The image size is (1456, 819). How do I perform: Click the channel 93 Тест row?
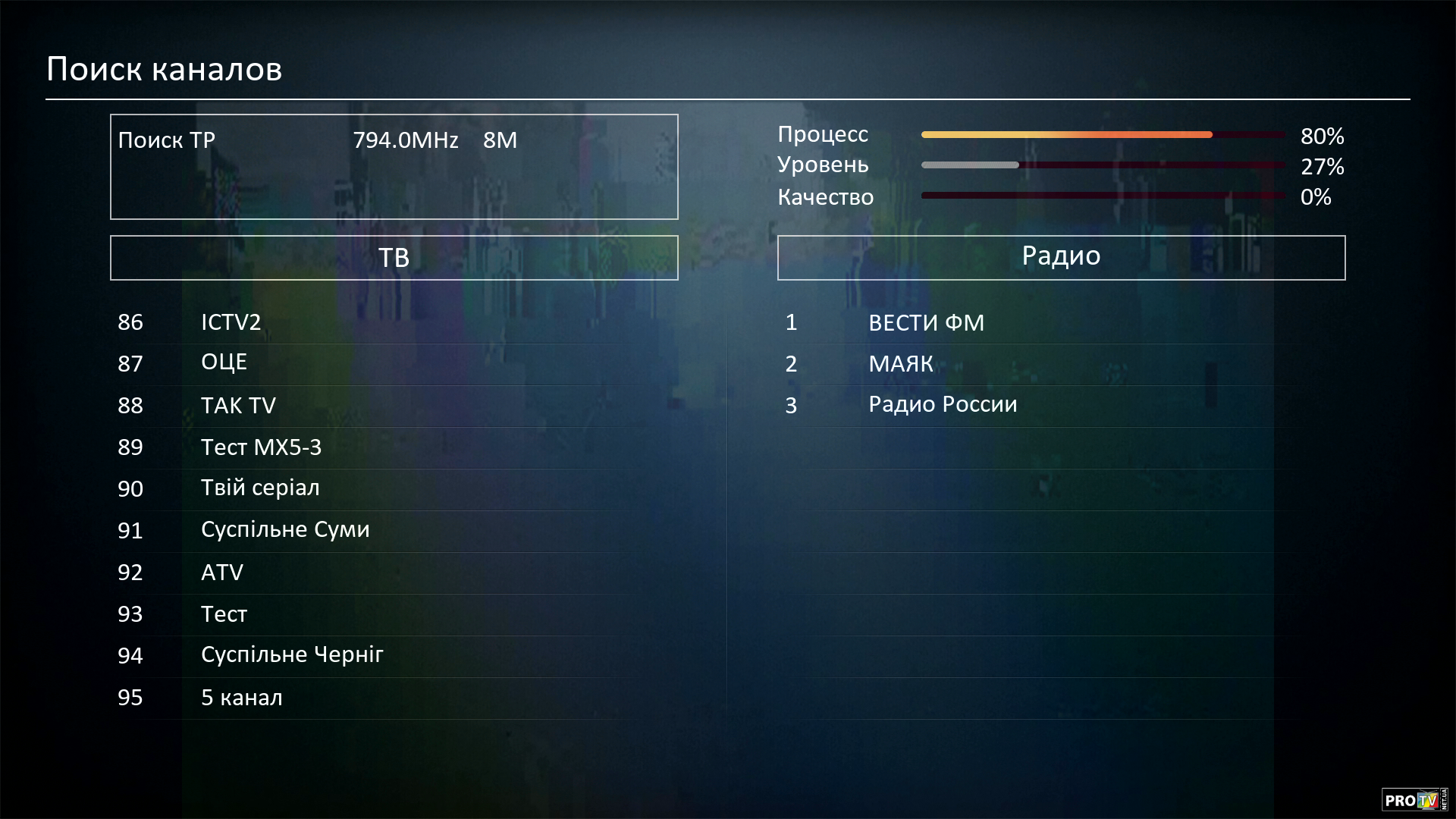coord(224,613)
